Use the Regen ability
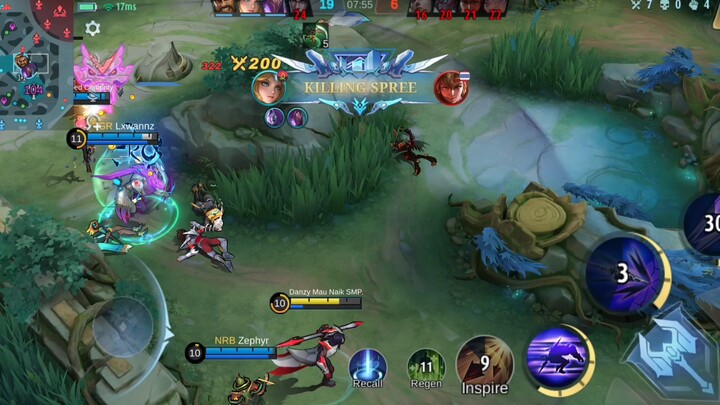This screenshot has height=405, width=720. (426, 368)
